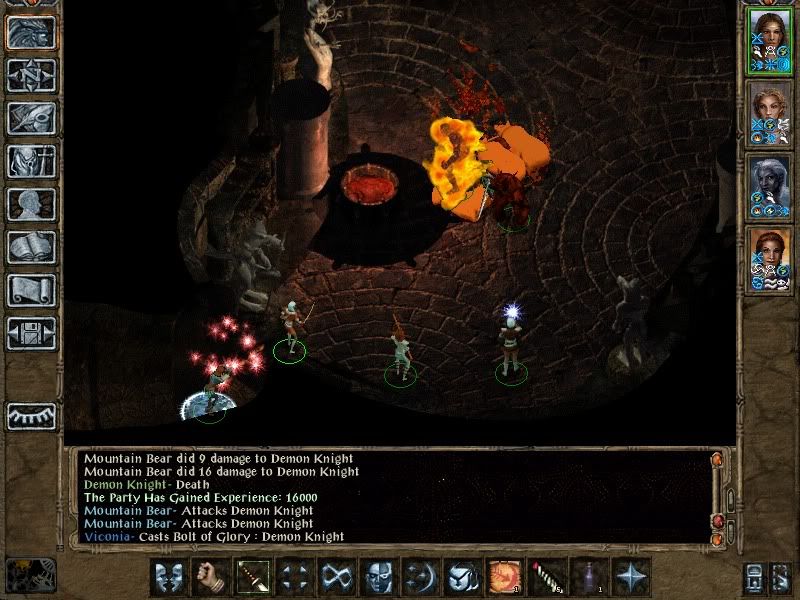The height and width of the screenshot is (600, 800).
Task: Open the journal with the quill button
Action: pos(31,119)
